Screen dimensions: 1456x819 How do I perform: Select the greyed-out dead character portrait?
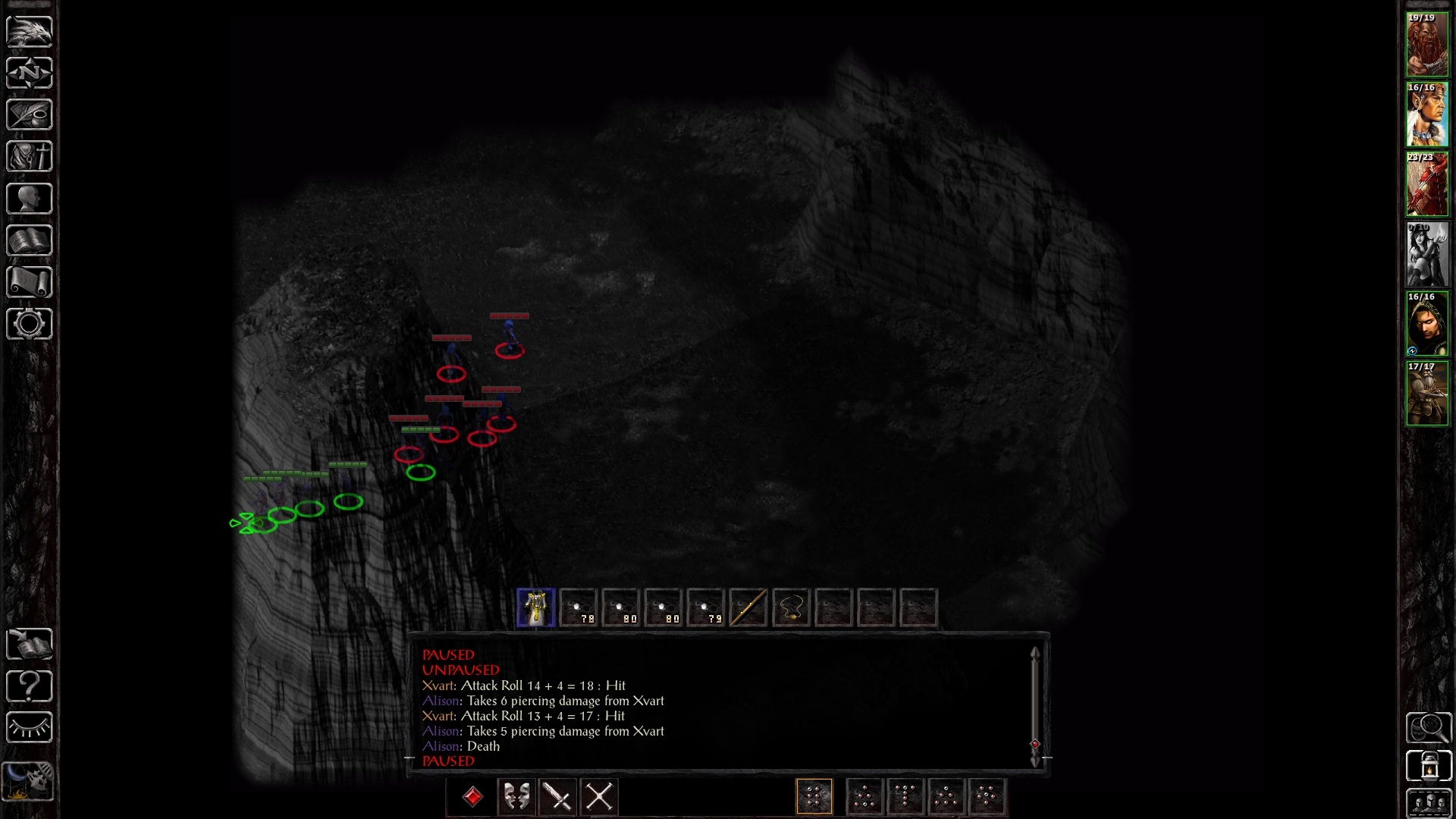(x=1427, y=254)
